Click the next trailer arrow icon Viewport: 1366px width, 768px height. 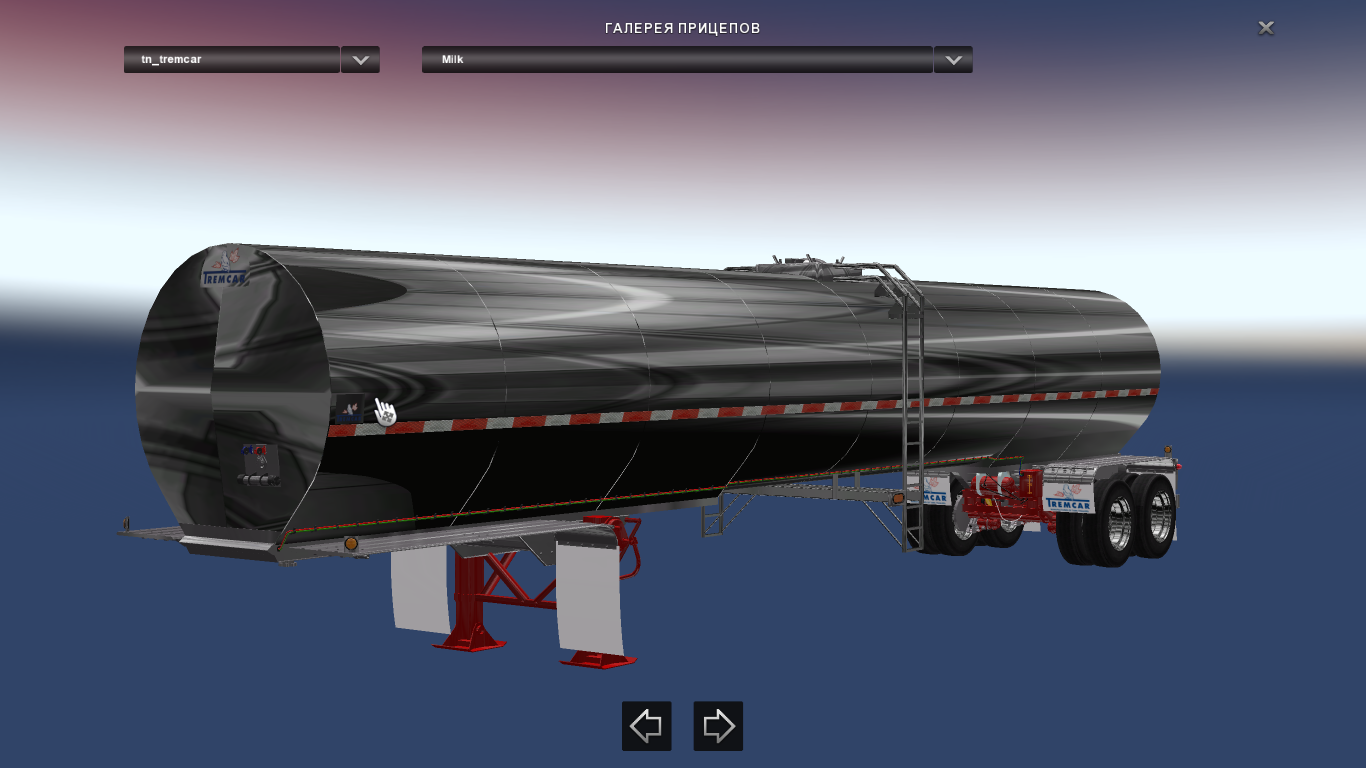tap(717, 726)
